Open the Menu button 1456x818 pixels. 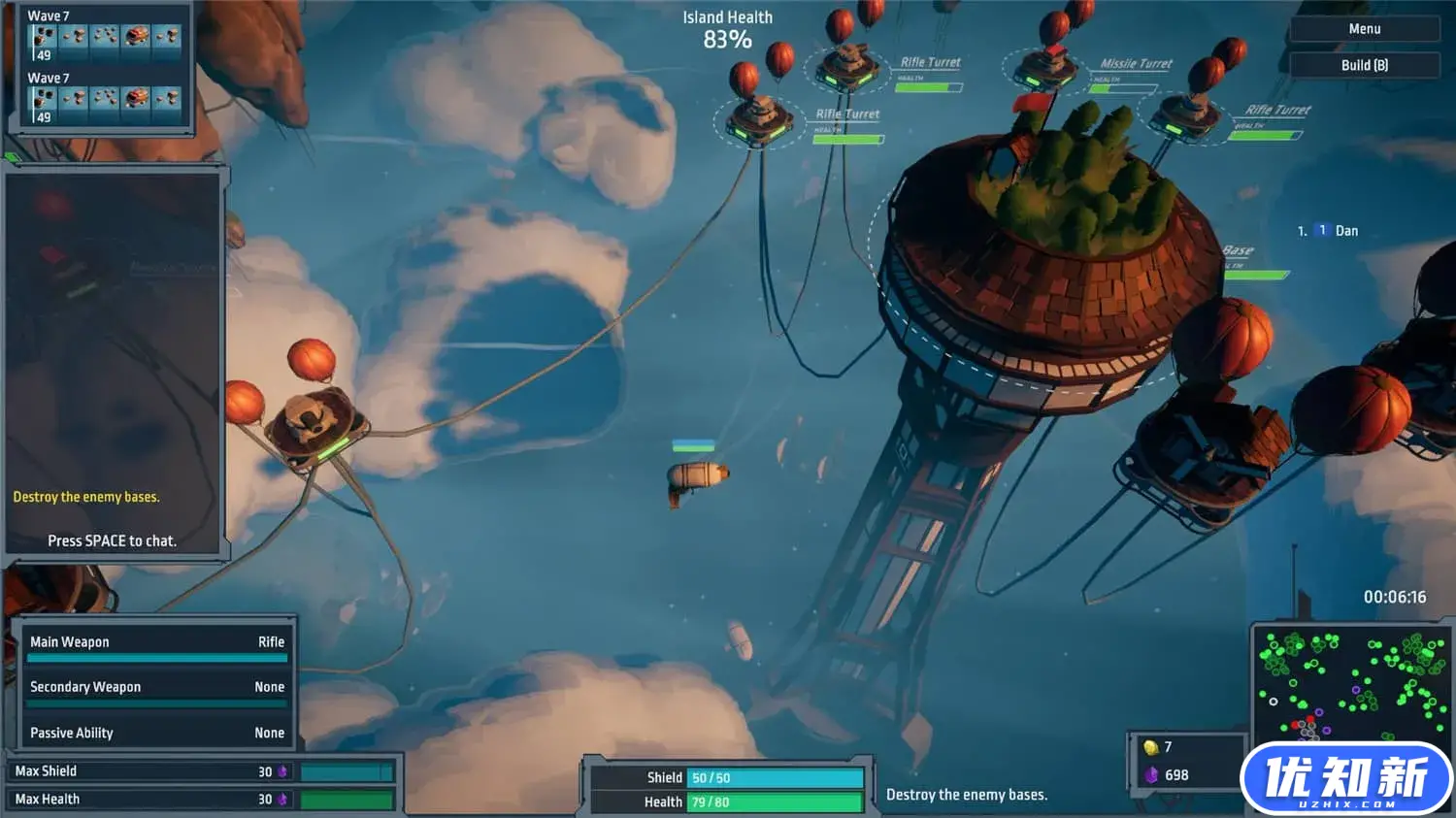(1364, 29)
